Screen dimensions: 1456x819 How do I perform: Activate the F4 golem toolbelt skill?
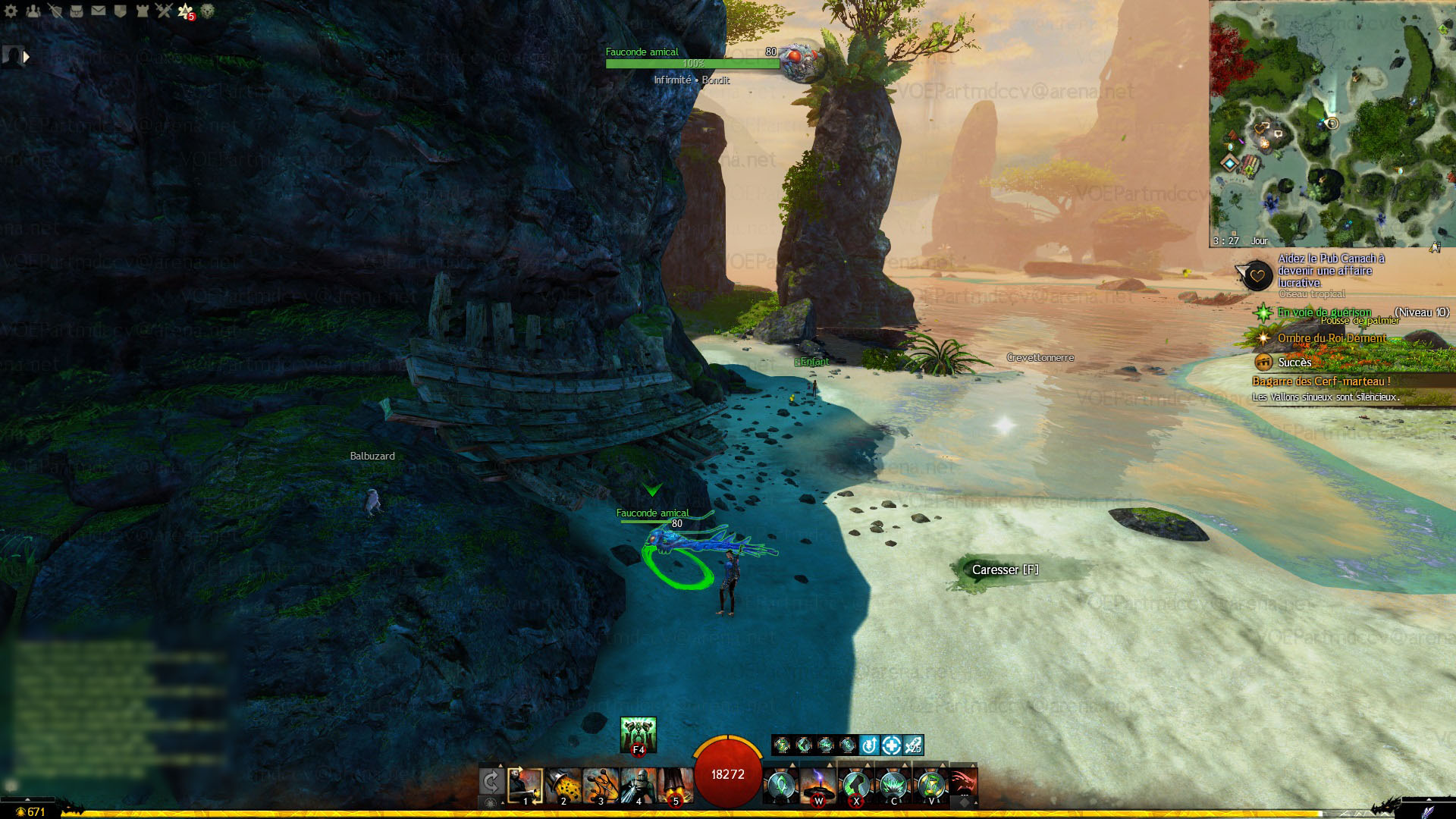638,734
